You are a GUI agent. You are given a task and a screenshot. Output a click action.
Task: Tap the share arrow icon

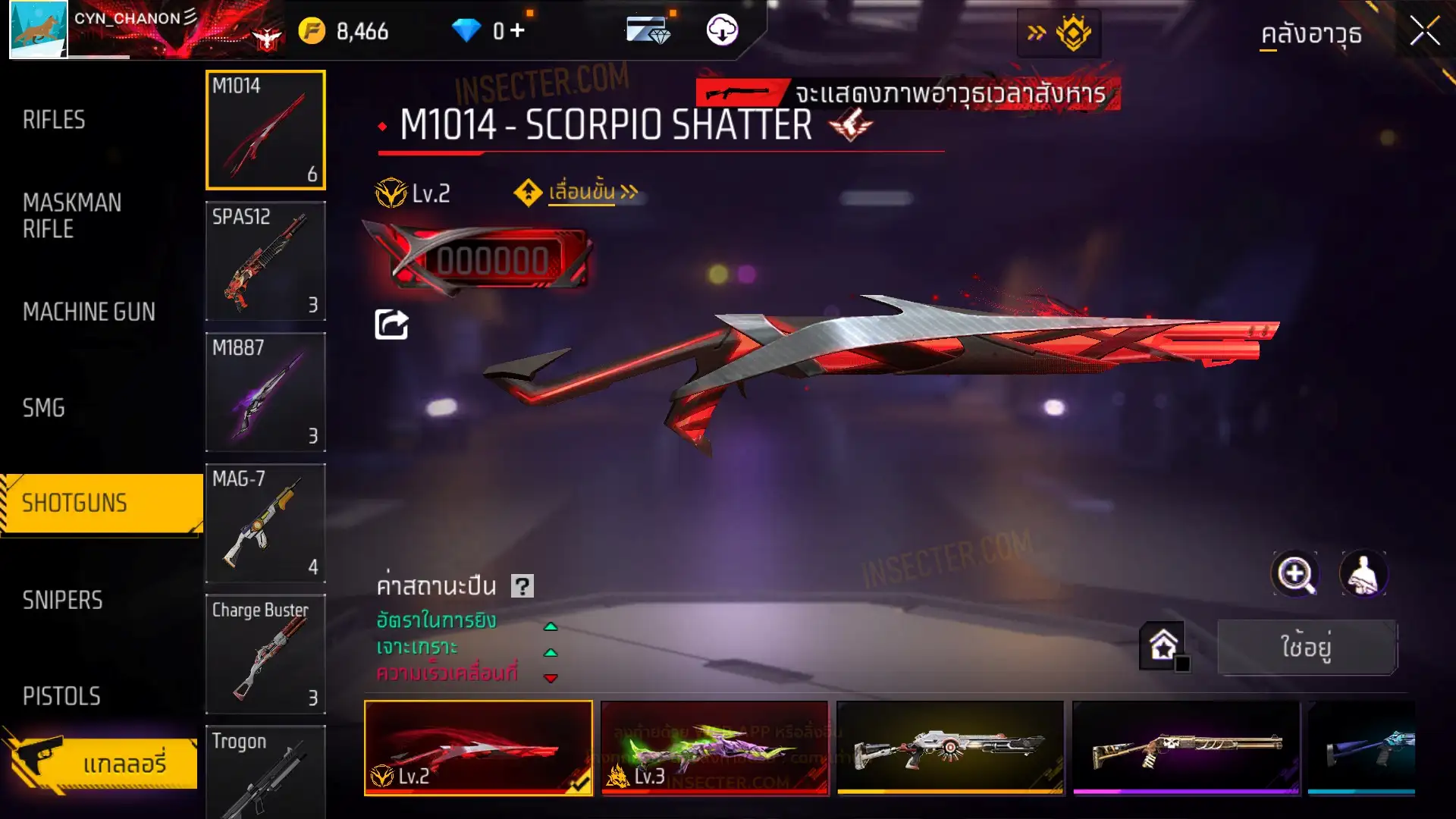coord(391,325)
